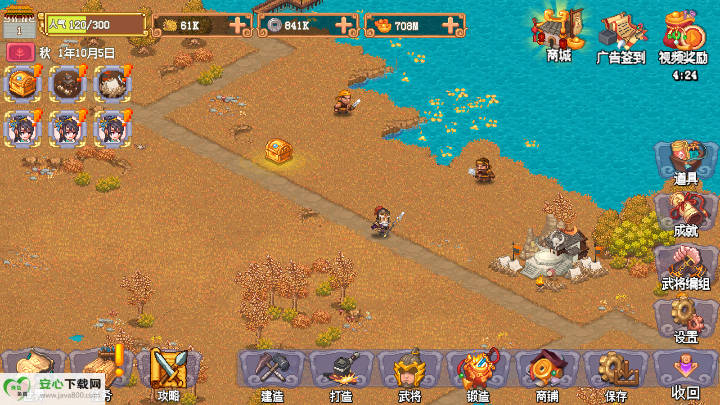Open the 锻造 forging menu
Viewport: 720px width, 405px height.
click(478, 373)
